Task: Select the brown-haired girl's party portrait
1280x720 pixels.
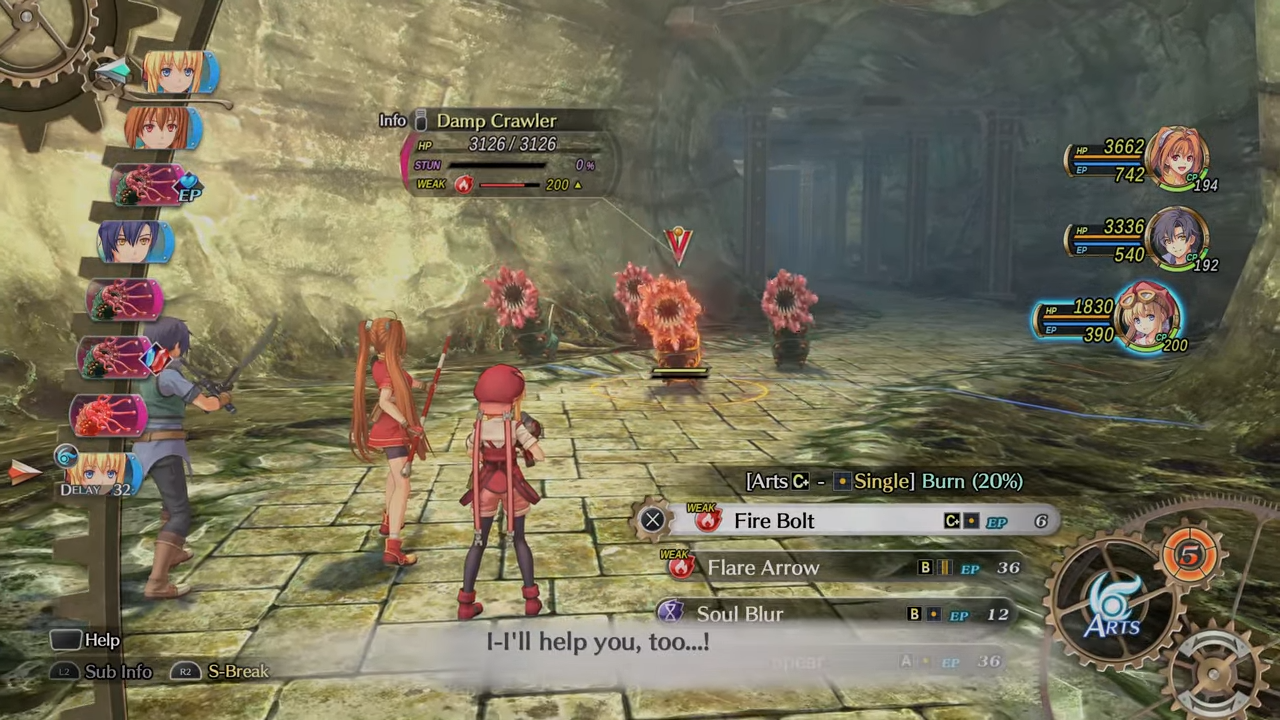Action: (1177, 157)
